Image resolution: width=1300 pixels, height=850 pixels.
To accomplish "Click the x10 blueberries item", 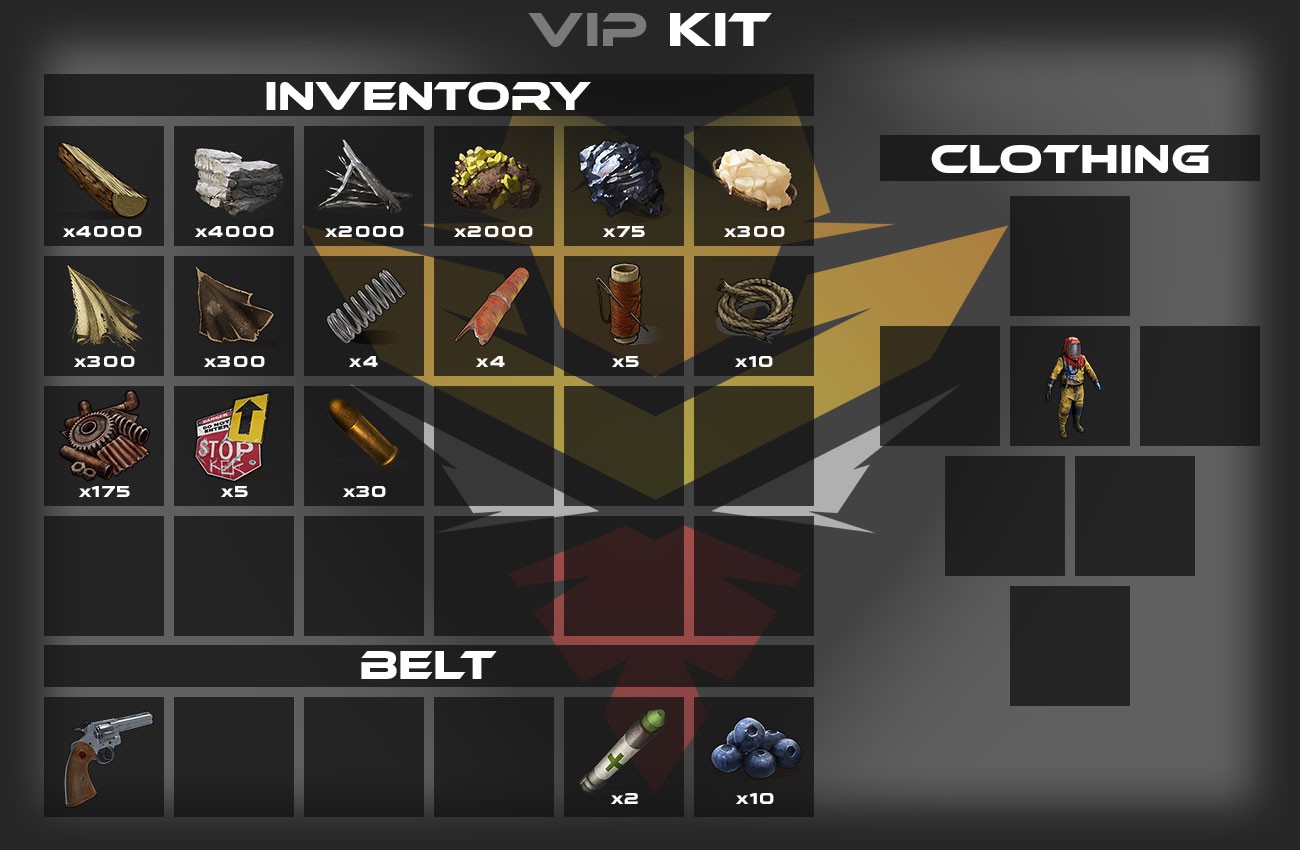I will [753, 755].
